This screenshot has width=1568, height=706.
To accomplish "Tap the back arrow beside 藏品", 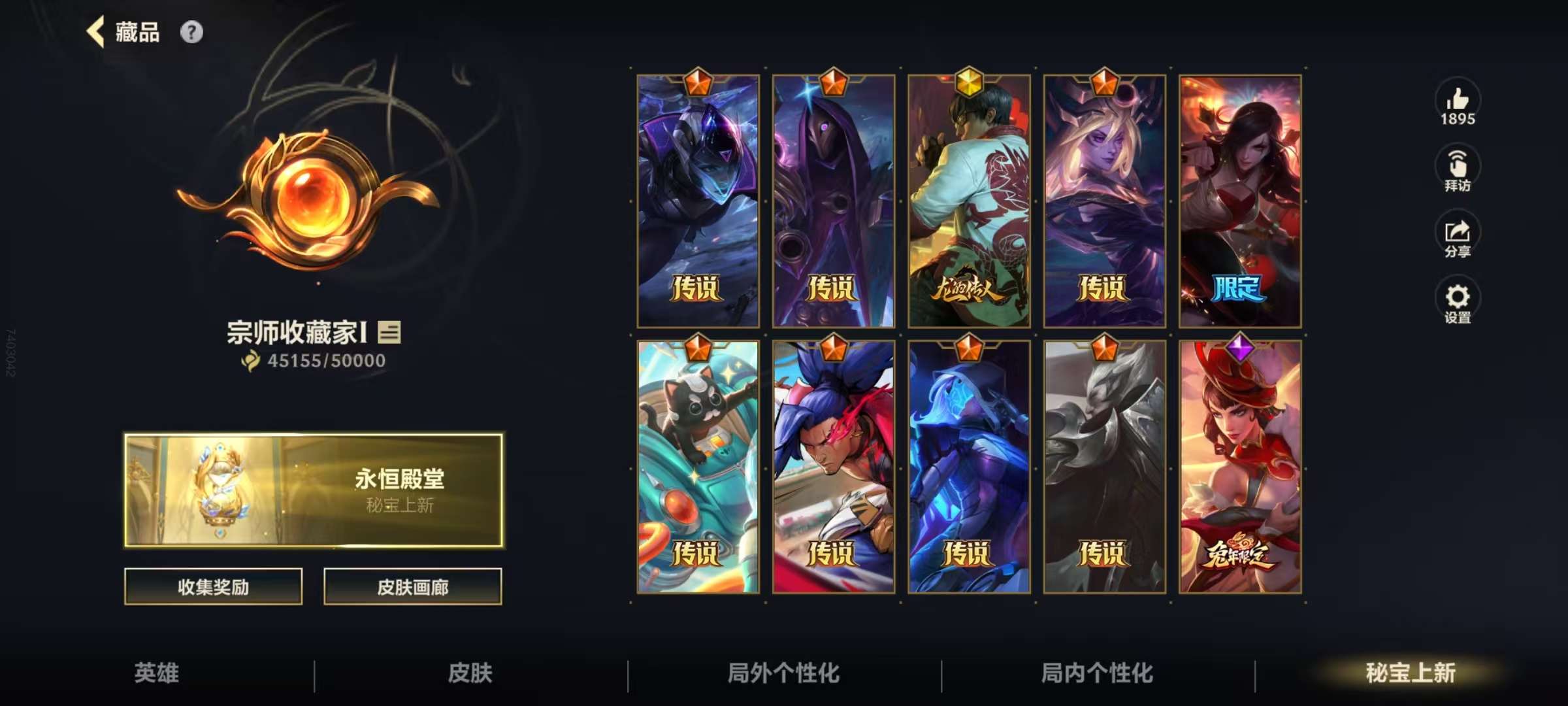I will click(97, 31).
